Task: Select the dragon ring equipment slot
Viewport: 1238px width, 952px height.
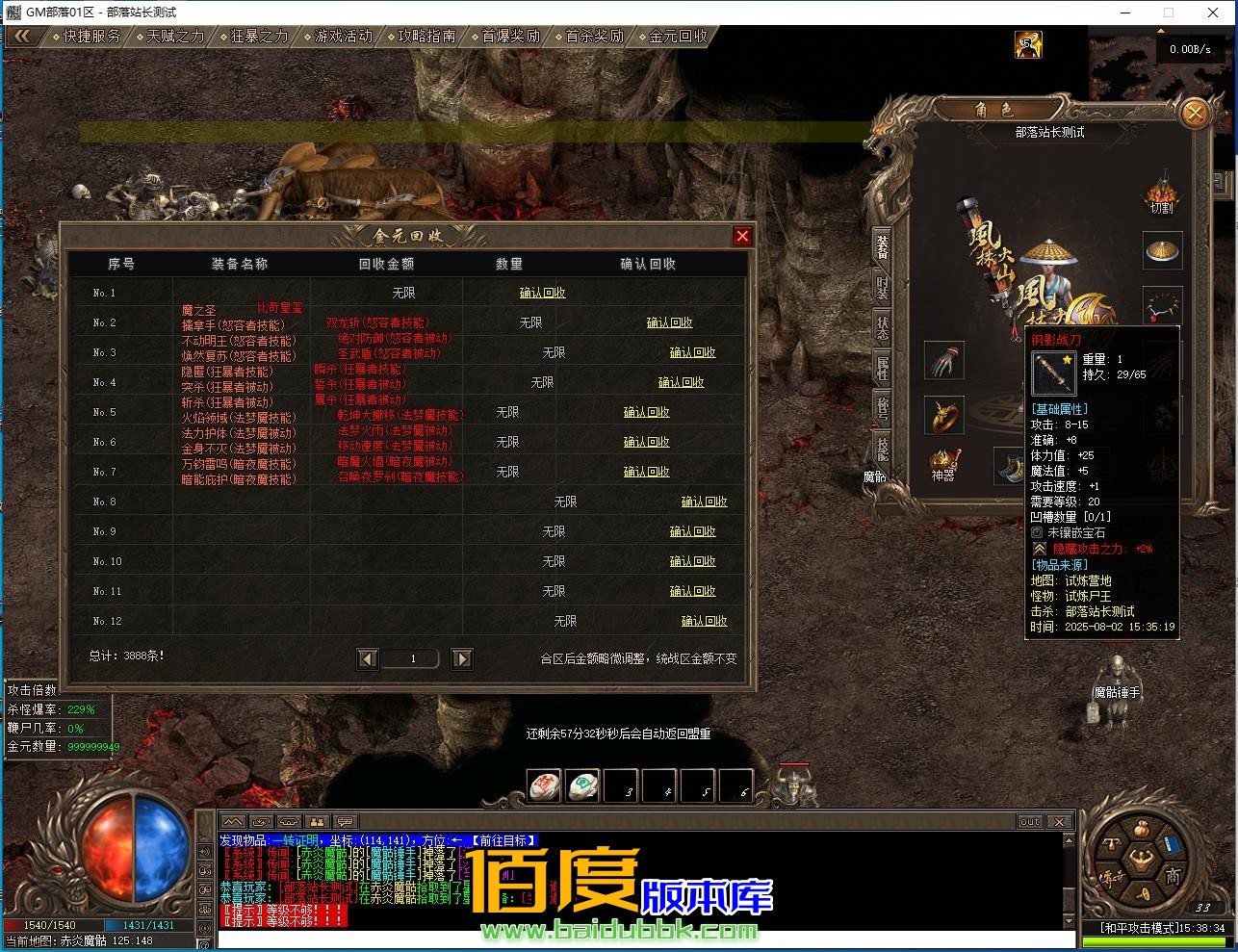Action: (943, 416)
